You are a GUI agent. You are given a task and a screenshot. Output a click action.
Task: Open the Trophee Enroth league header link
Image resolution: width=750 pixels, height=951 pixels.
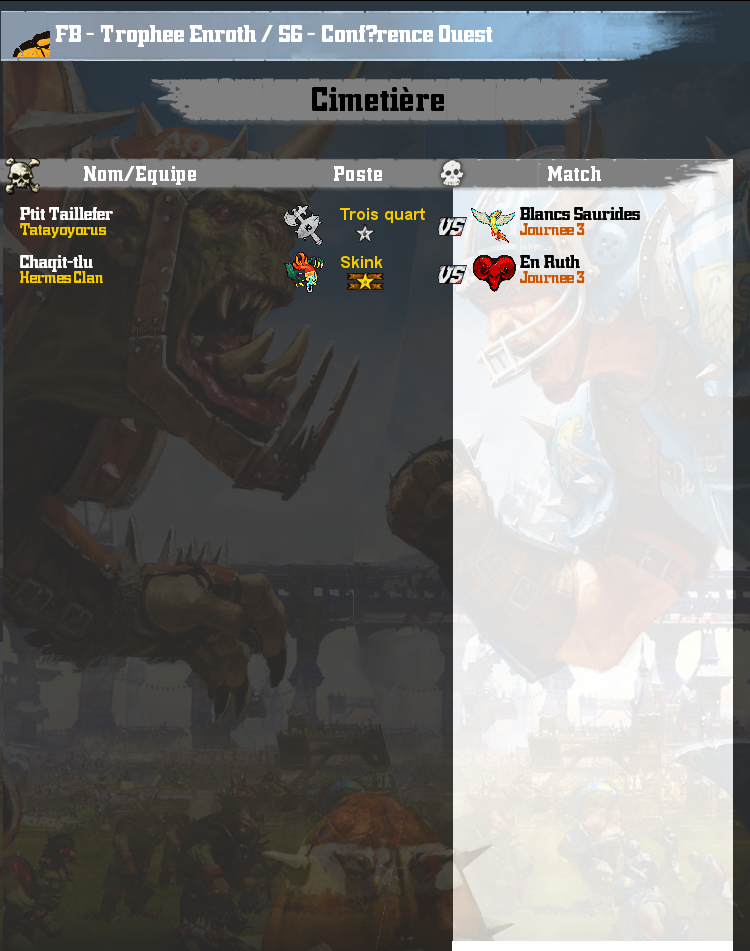[x=274, y=35]
